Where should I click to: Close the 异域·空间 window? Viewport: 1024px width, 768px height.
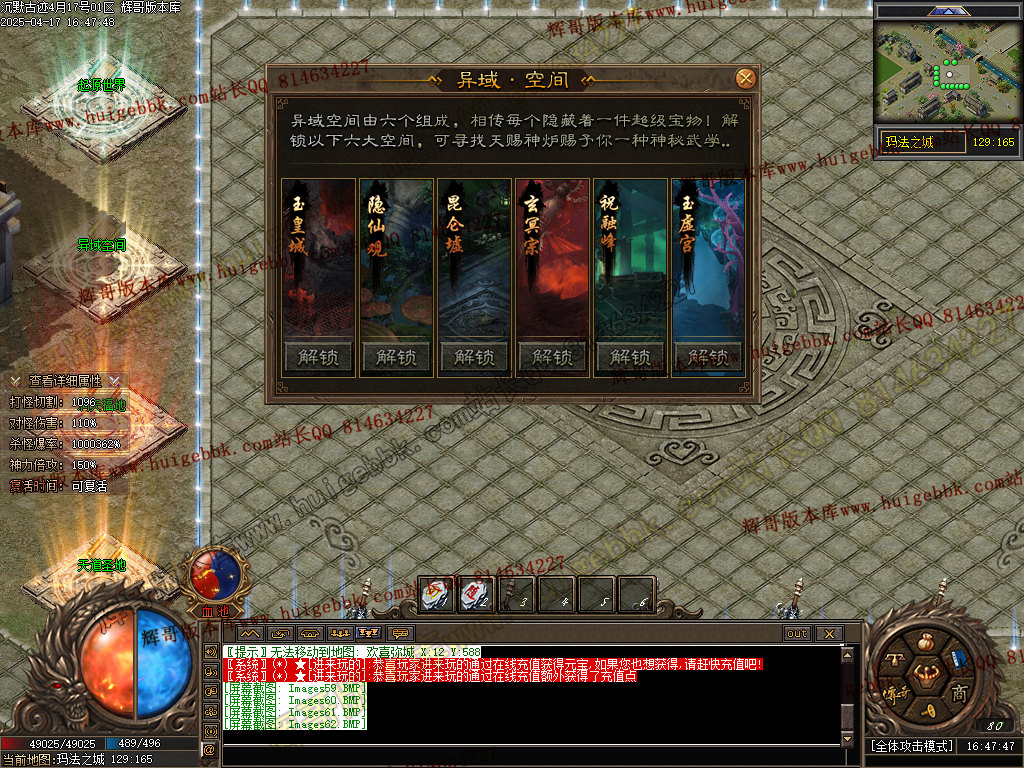click(x=745, y=79)
